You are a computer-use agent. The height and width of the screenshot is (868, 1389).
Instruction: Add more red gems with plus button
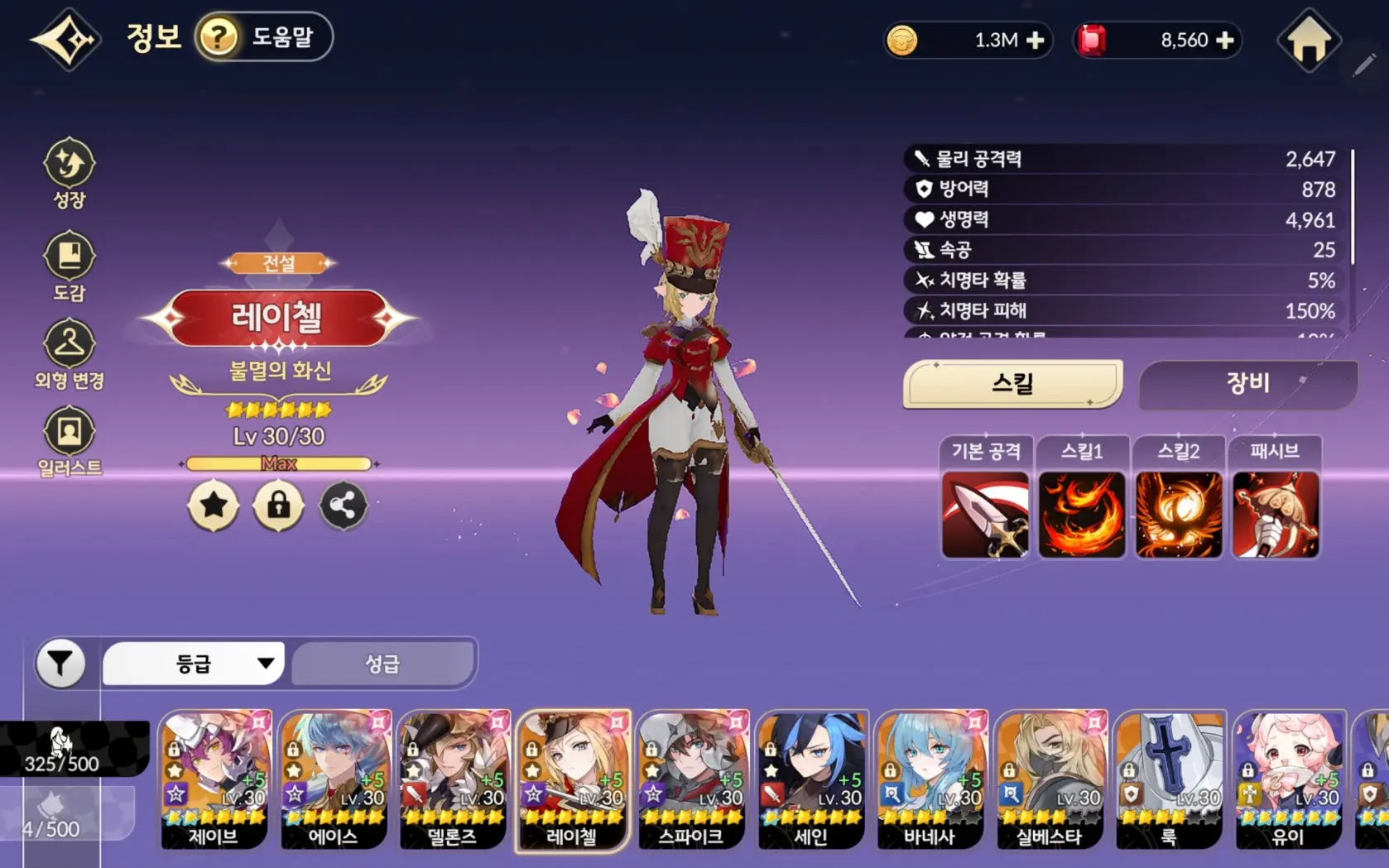[x=1226, y=41]
